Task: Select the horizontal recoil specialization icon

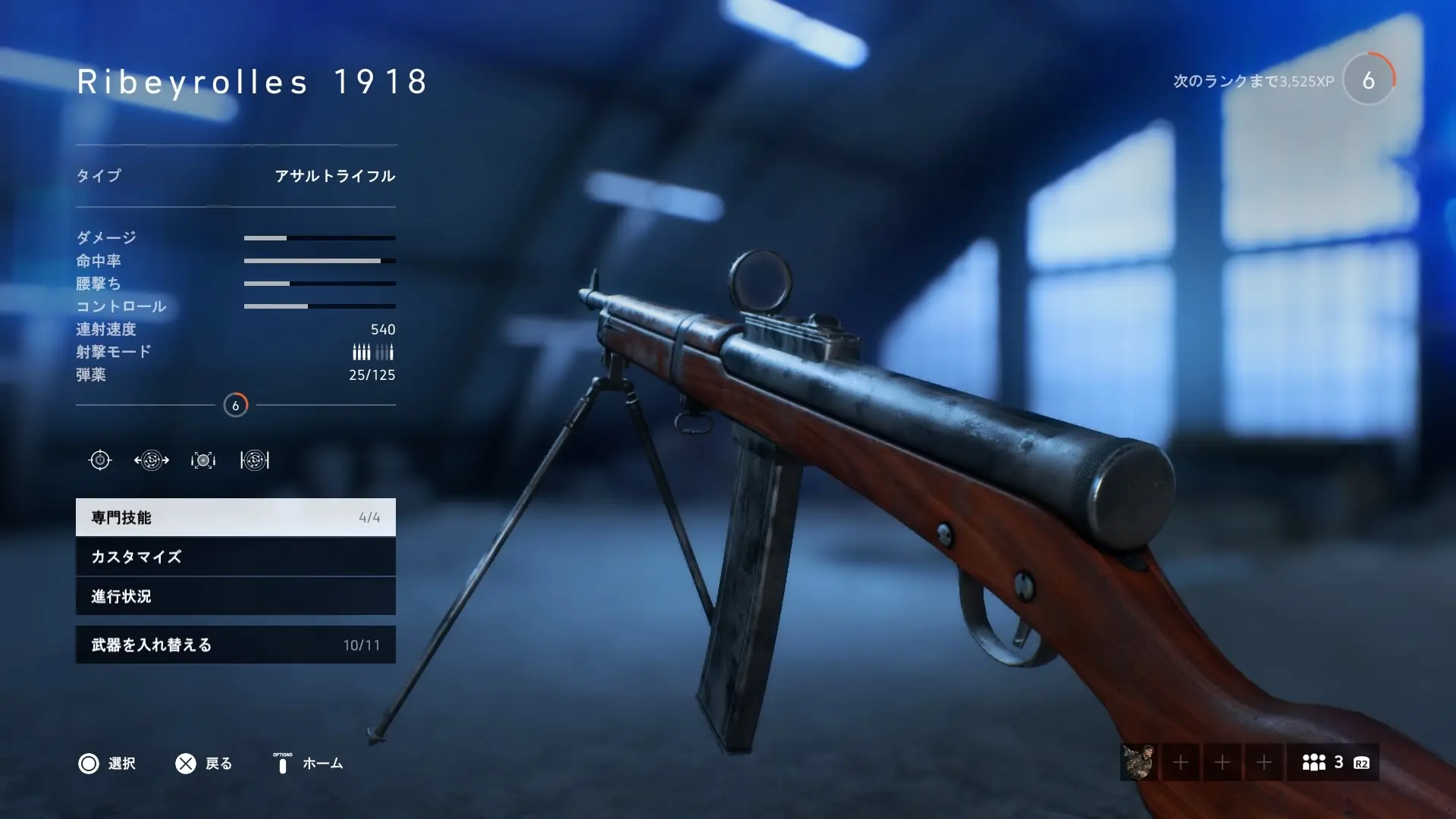Action: pyautogui.click(x=150, y=460)
